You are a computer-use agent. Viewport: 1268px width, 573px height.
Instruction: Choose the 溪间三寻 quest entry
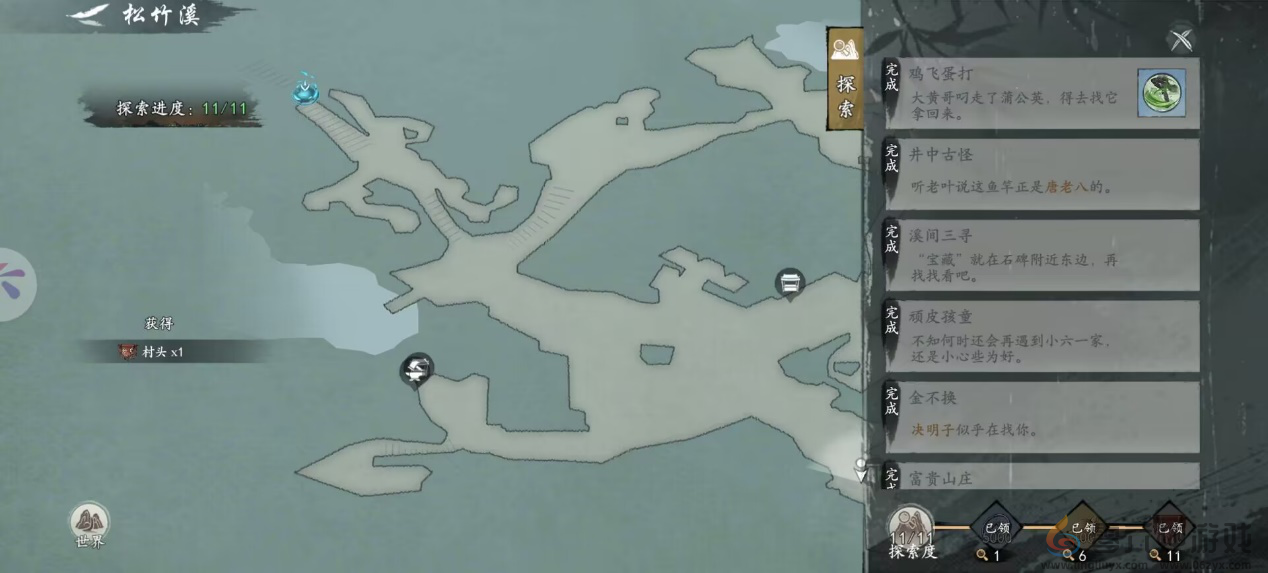(1040, 254)
